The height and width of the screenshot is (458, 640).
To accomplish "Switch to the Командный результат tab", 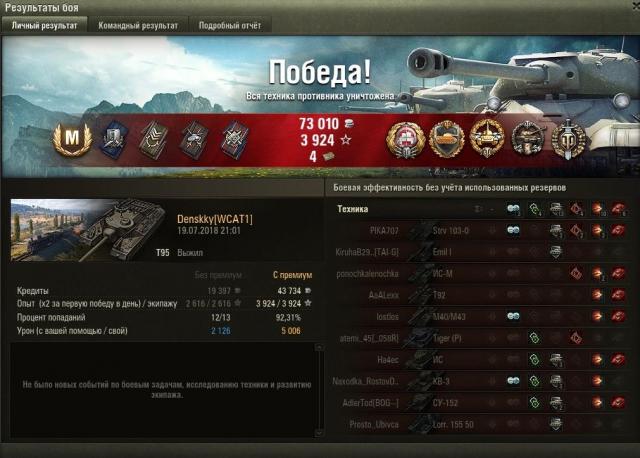I will [138, 25].
